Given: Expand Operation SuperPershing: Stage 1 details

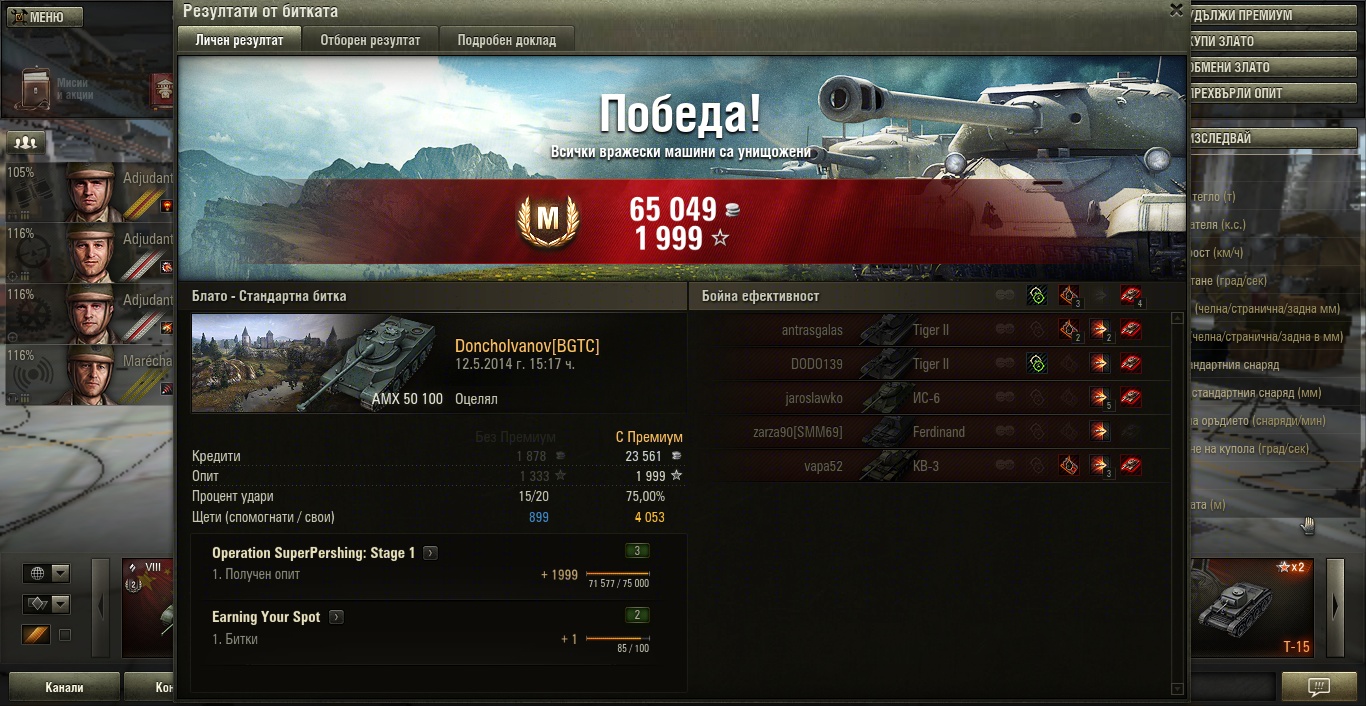Looking at the screenshot, I should click(430, 553).
